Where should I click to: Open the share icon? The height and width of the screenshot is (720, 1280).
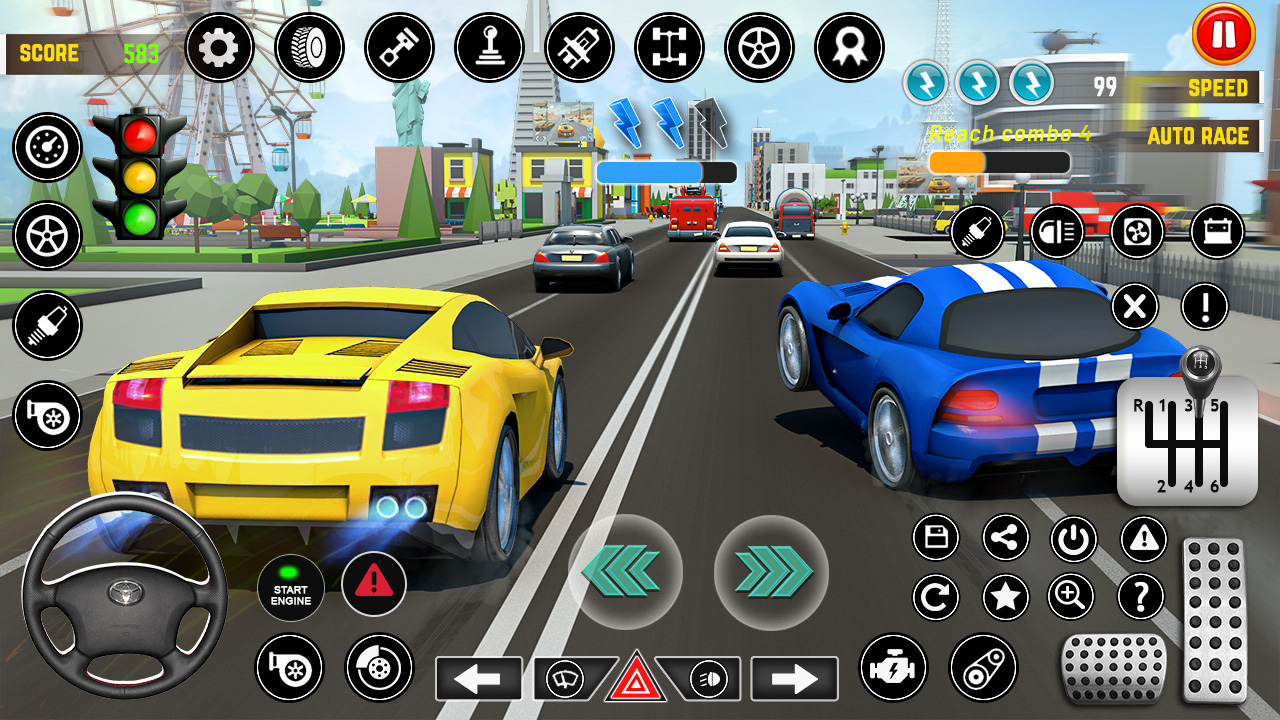(1005, 538)
